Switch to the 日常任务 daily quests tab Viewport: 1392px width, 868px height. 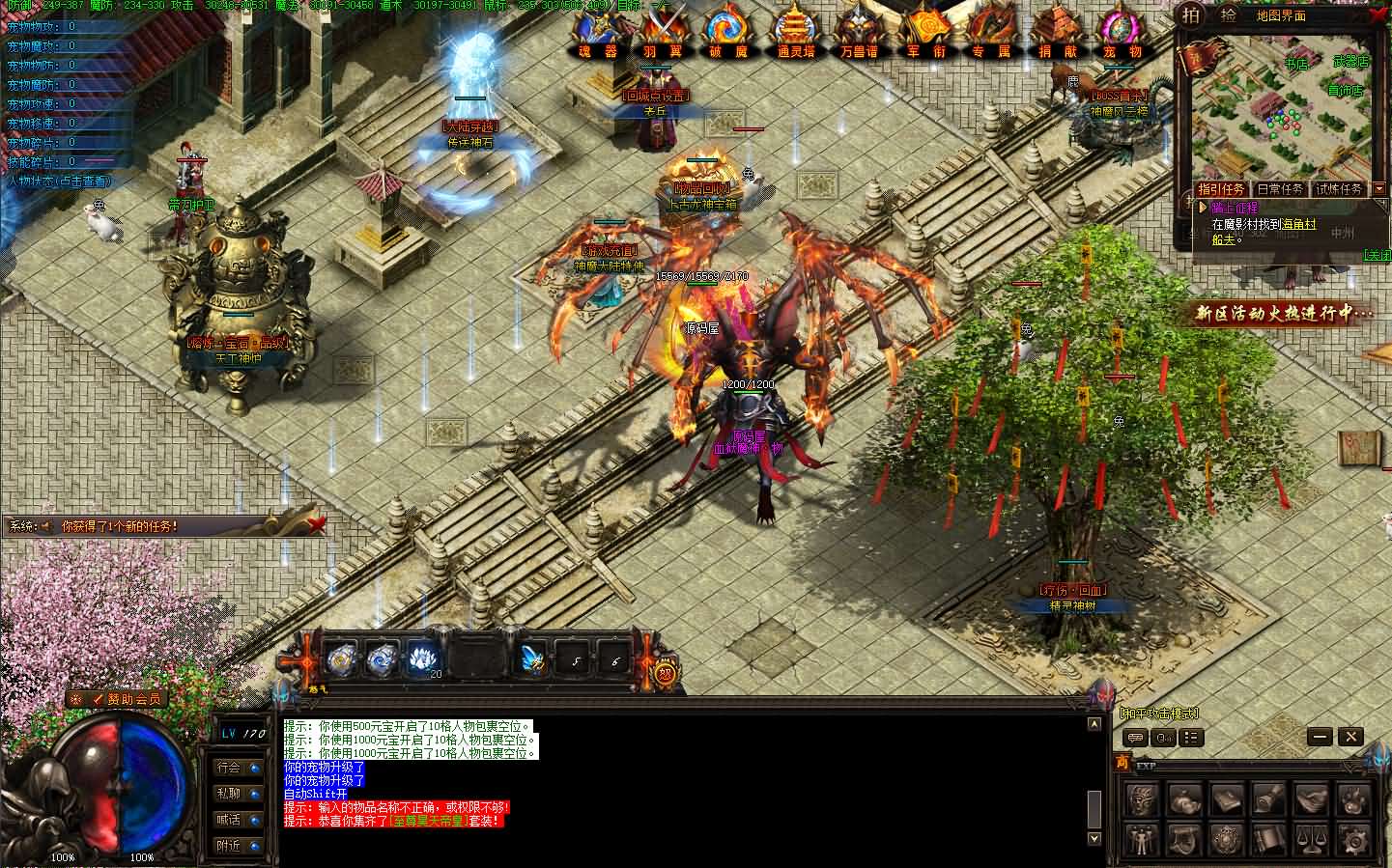(1279, 189)
